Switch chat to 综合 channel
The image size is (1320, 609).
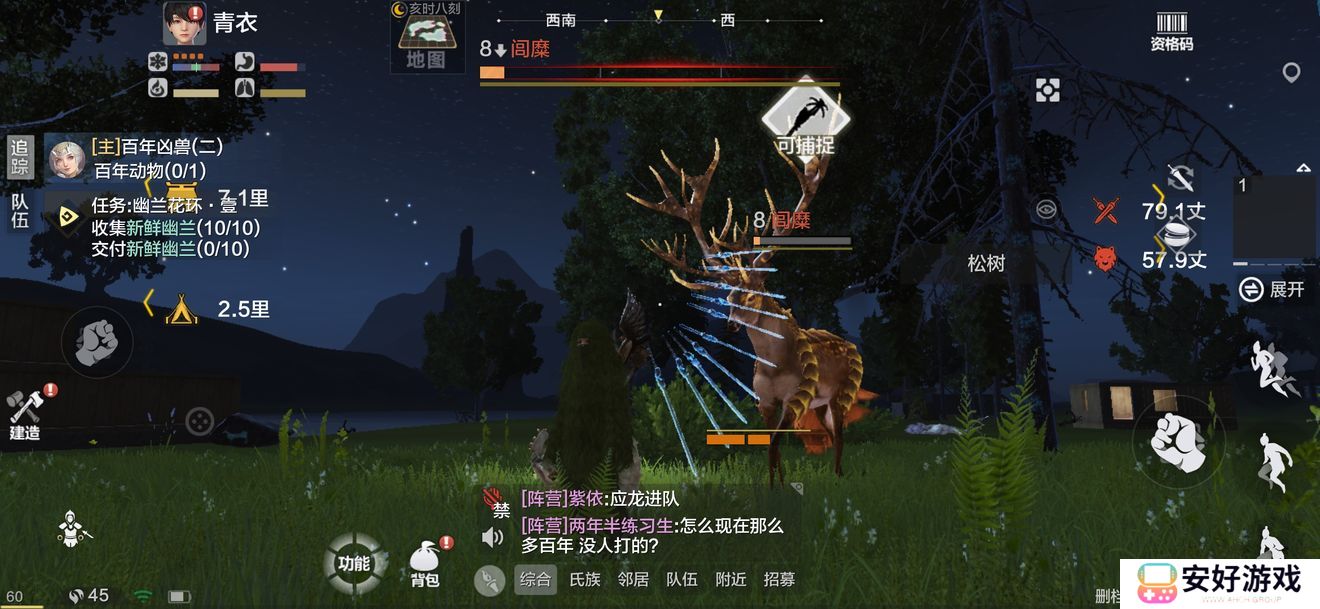[535, 579]
